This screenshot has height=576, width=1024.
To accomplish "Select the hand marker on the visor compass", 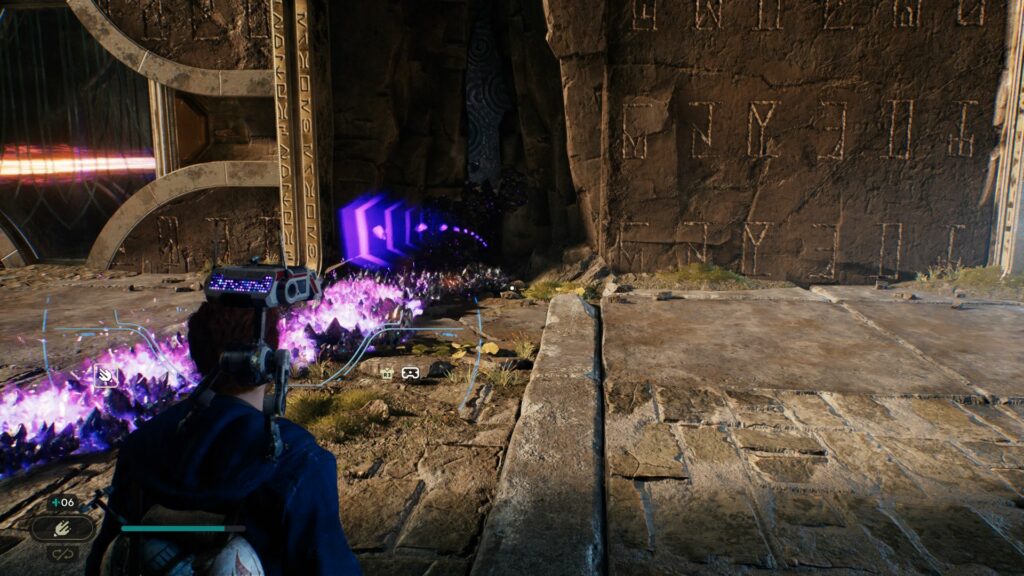I will pos(104,376).
